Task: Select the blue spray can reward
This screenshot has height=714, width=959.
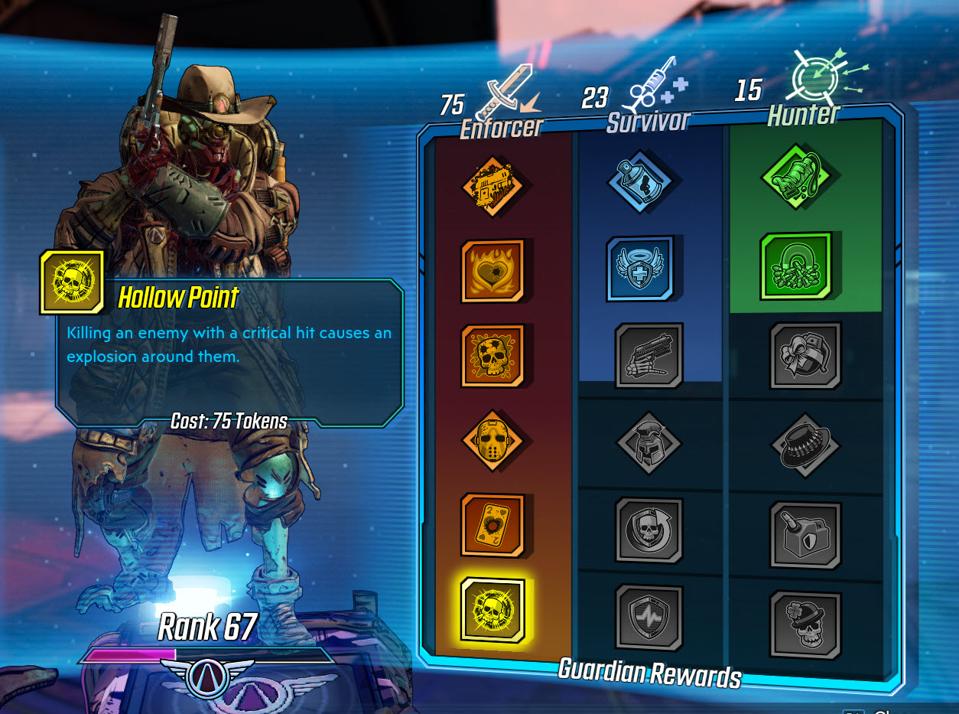Action: point(640,183)
